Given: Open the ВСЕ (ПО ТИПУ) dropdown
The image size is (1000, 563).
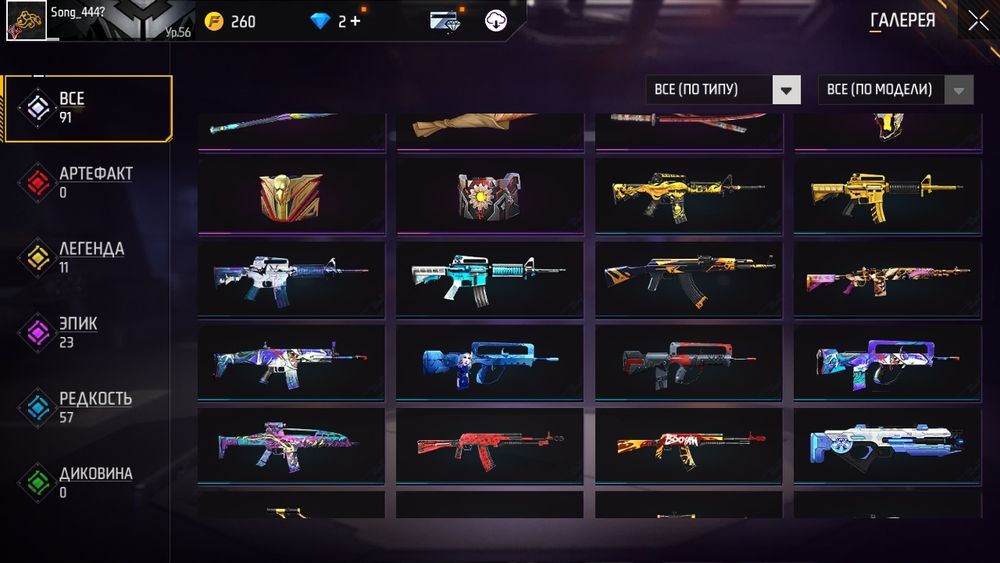Looking at the screenshot, I should click(x=723, y=90).
